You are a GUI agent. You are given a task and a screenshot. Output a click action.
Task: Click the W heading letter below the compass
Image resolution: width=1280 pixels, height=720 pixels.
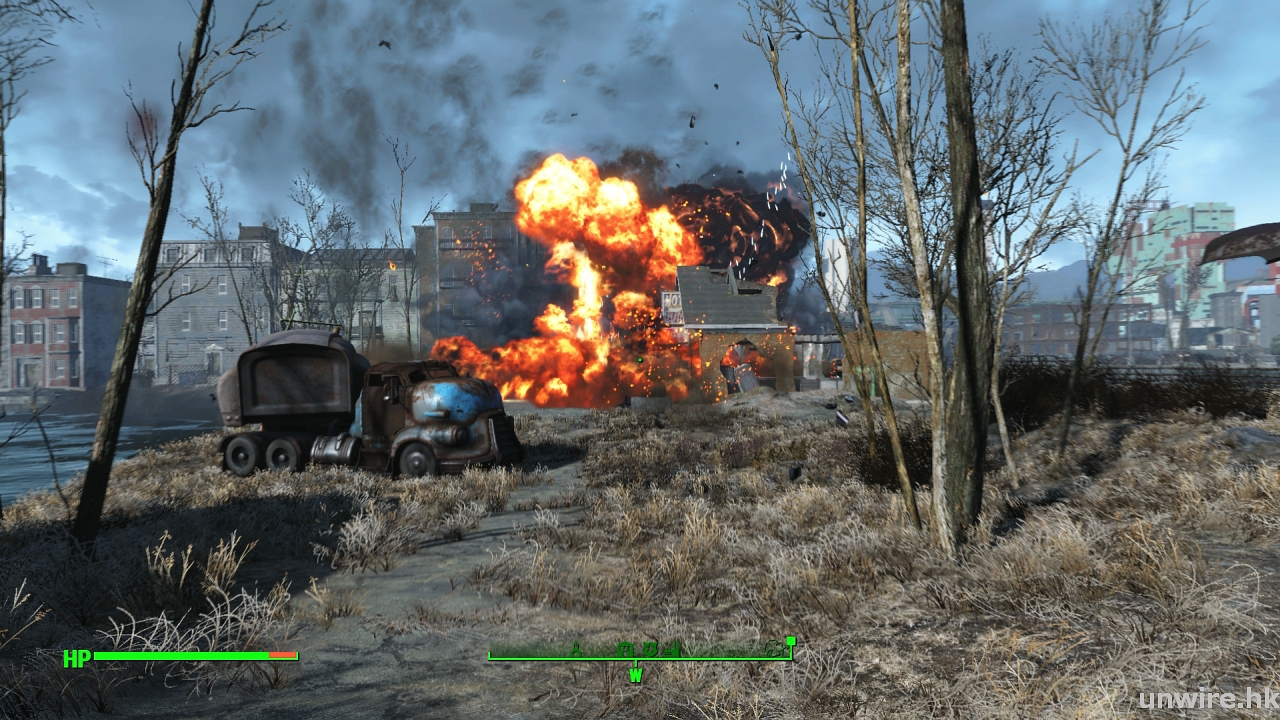636,675
